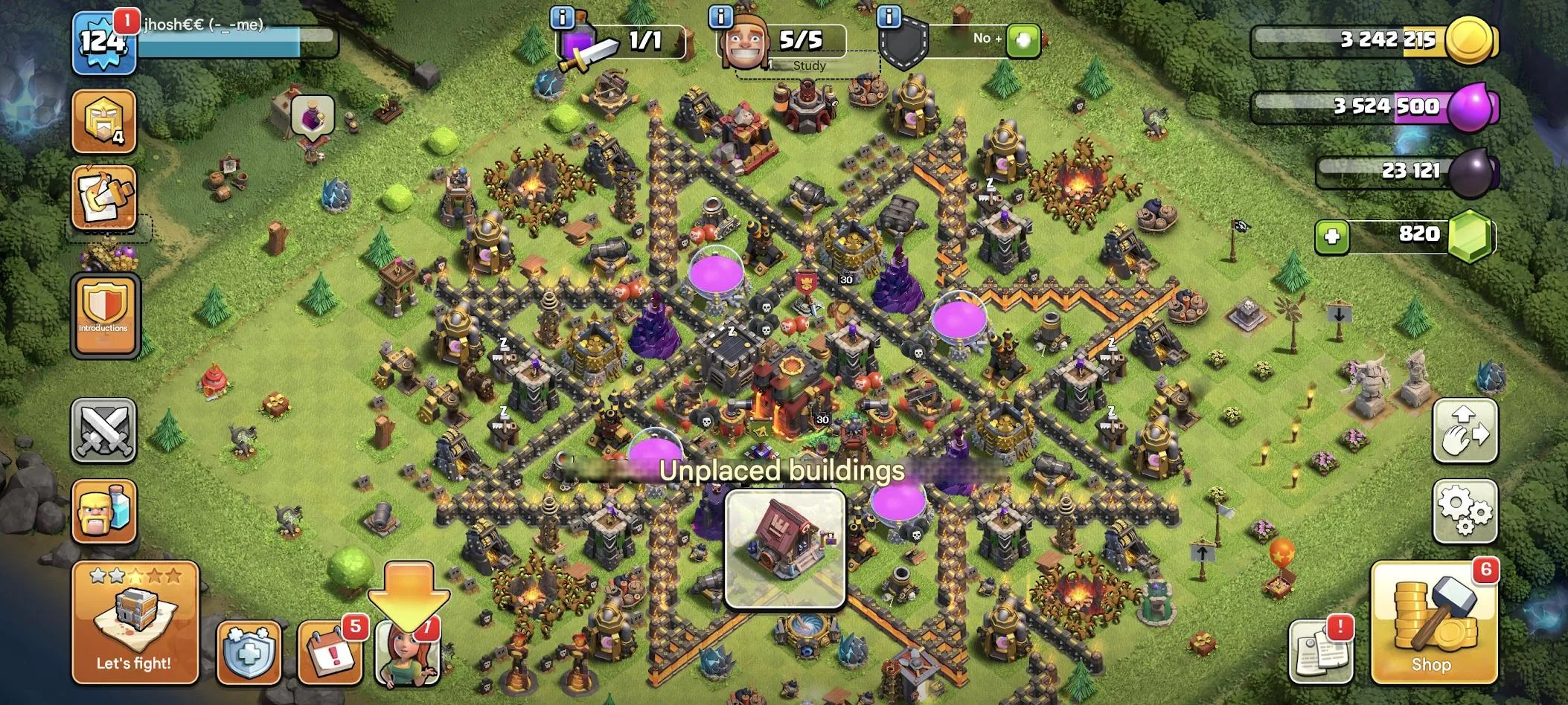Open the attack screen with the crossed swords icon
Image resolution: width=1568 pixels, height=705 pixels.
click(x=104, y=431)
